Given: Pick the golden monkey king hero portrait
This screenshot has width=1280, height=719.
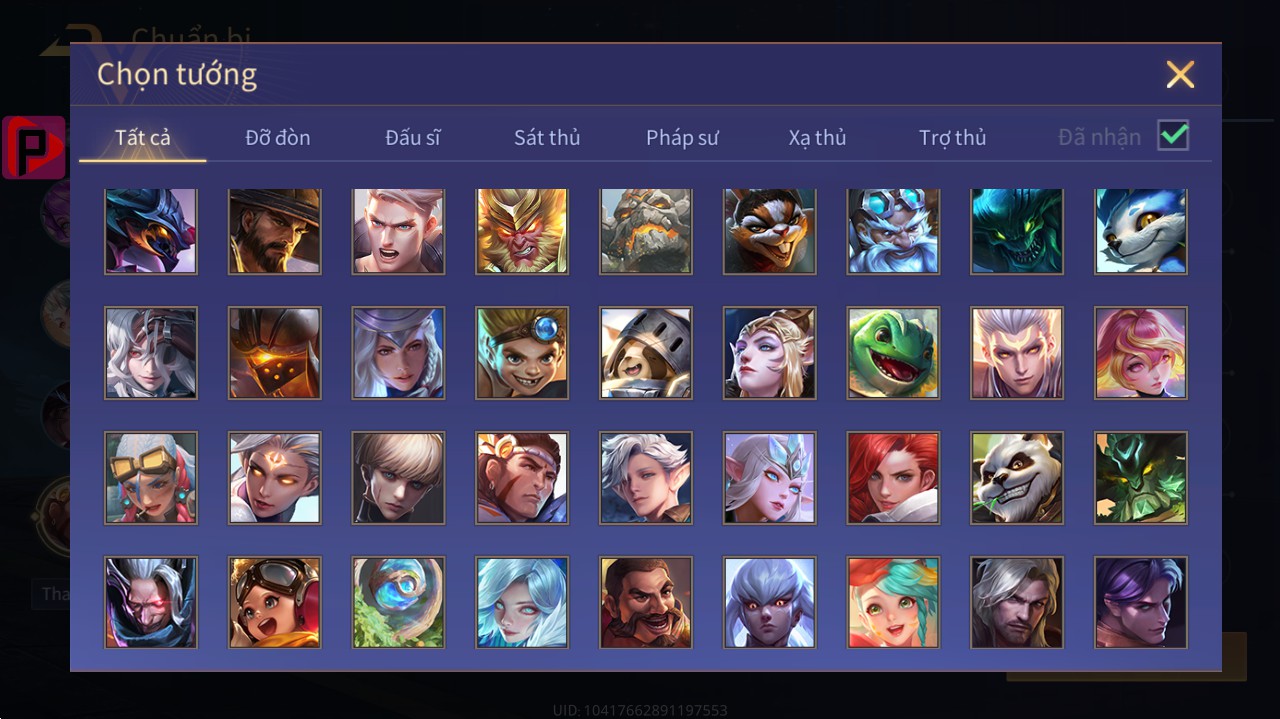Looking at the screenshot, I should [522, 230].
